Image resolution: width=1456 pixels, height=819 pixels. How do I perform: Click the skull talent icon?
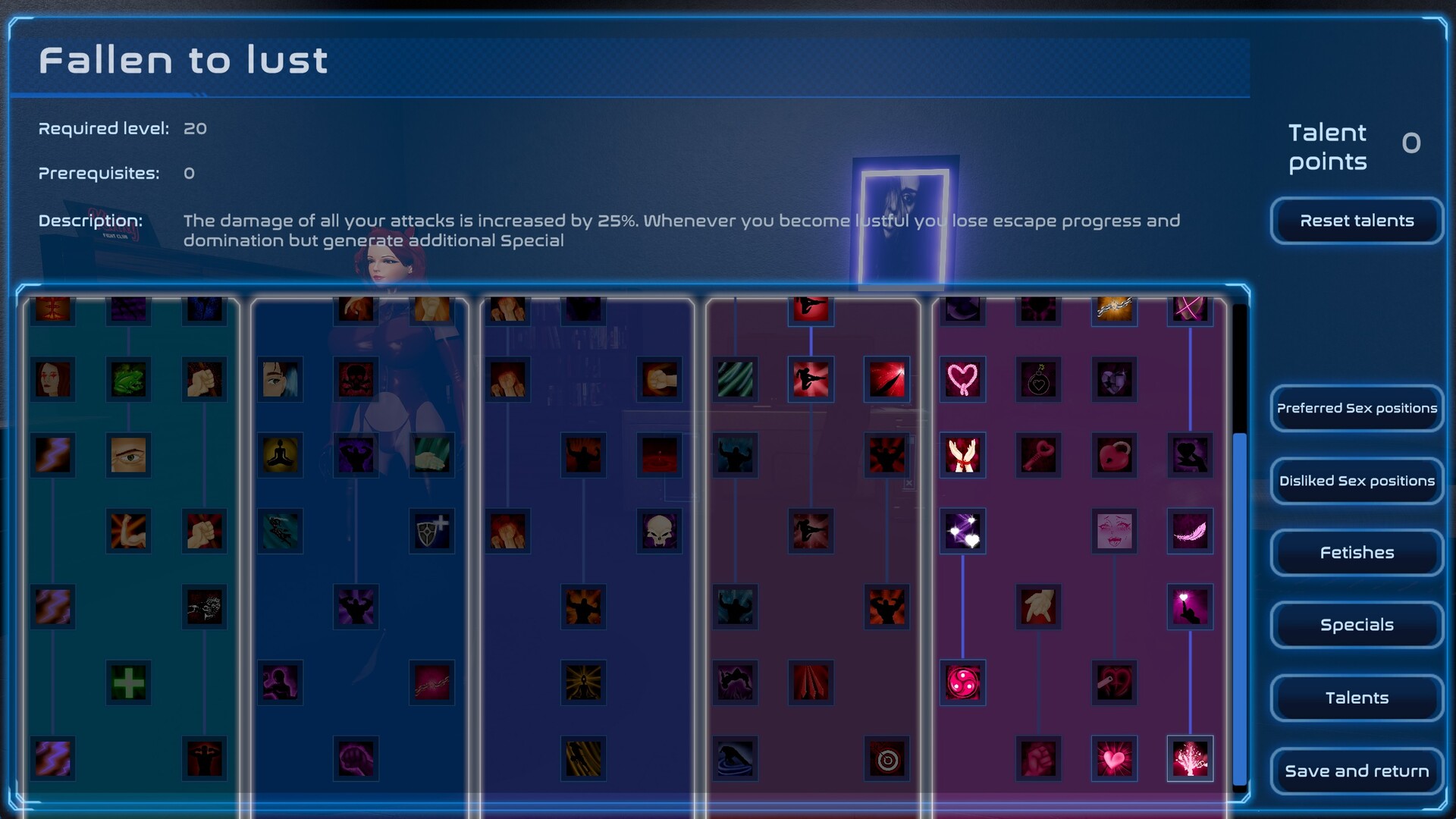tap(659, 531)
